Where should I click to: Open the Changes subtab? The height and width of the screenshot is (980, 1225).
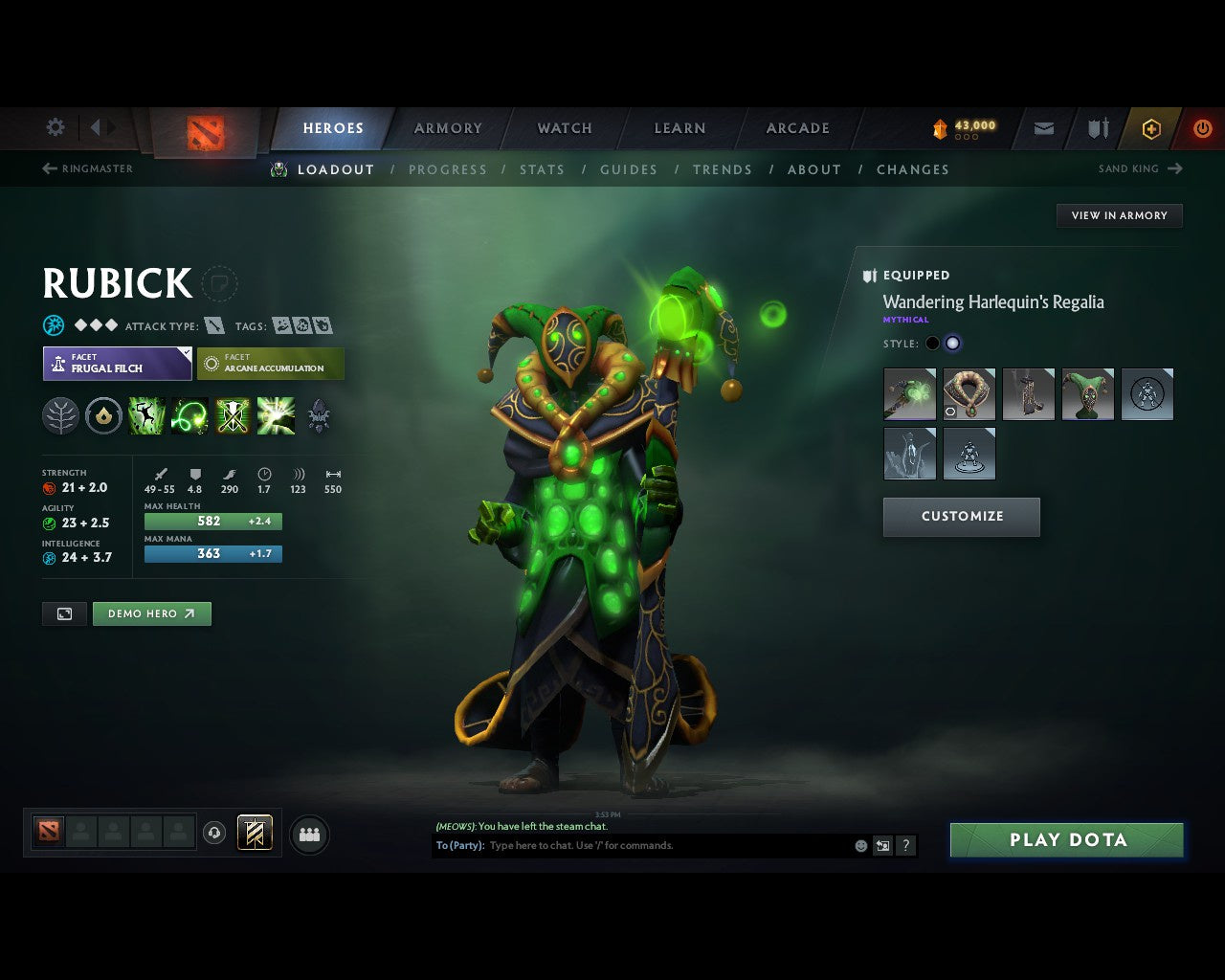913,169
